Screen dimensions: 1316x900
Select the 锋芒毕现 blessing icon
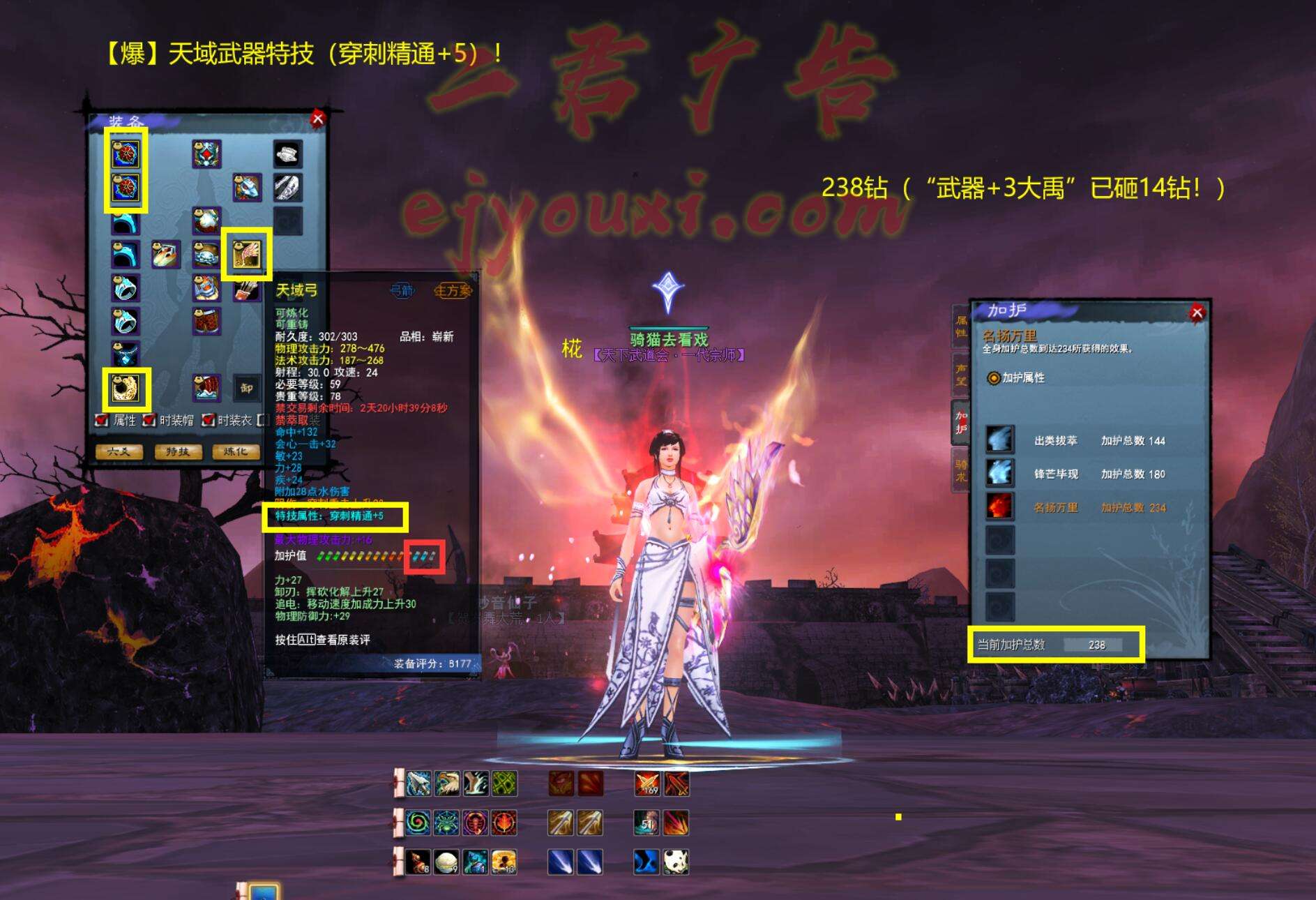[999, 473]
